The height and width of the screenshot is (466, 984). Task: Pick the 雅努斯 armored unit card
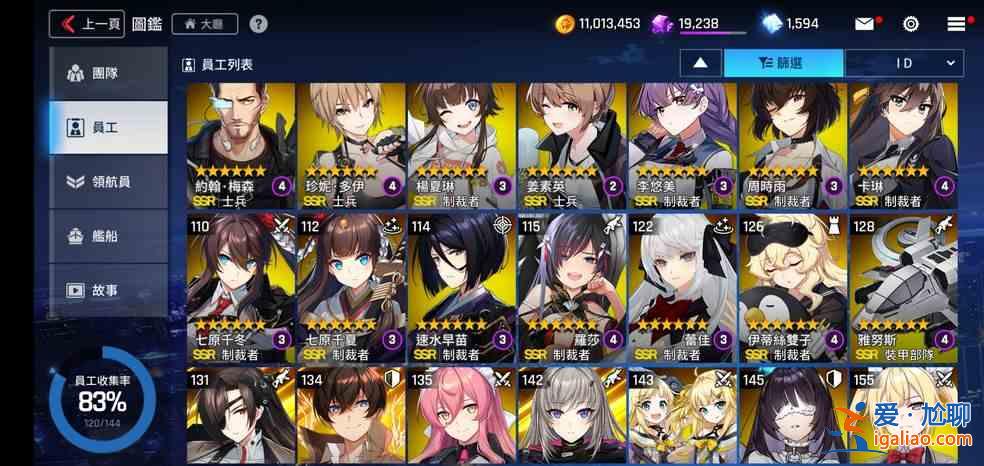[x=902, y=289]
